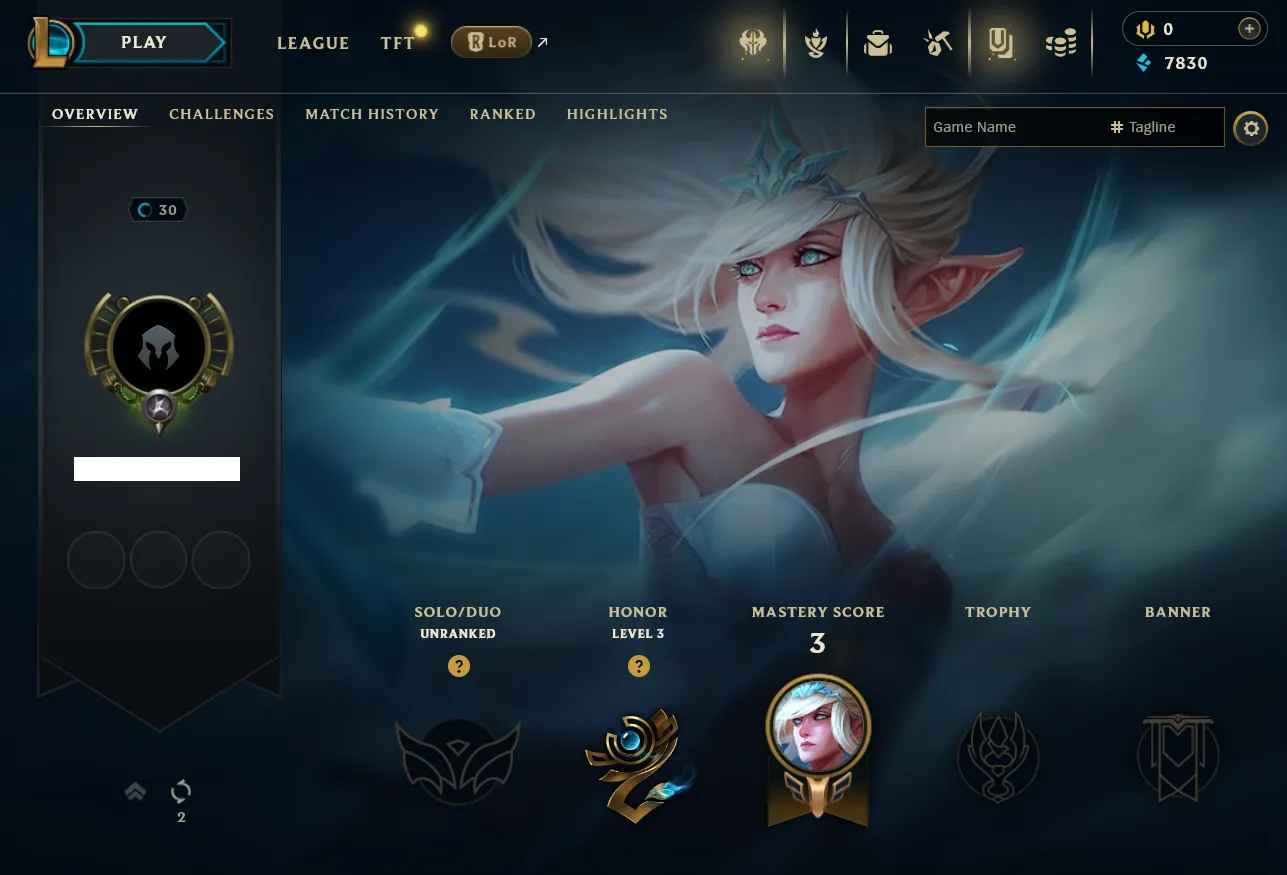View the Ranked tab
The height and width of the screenshot is (875, 1287).
click(x=502, y=114)
